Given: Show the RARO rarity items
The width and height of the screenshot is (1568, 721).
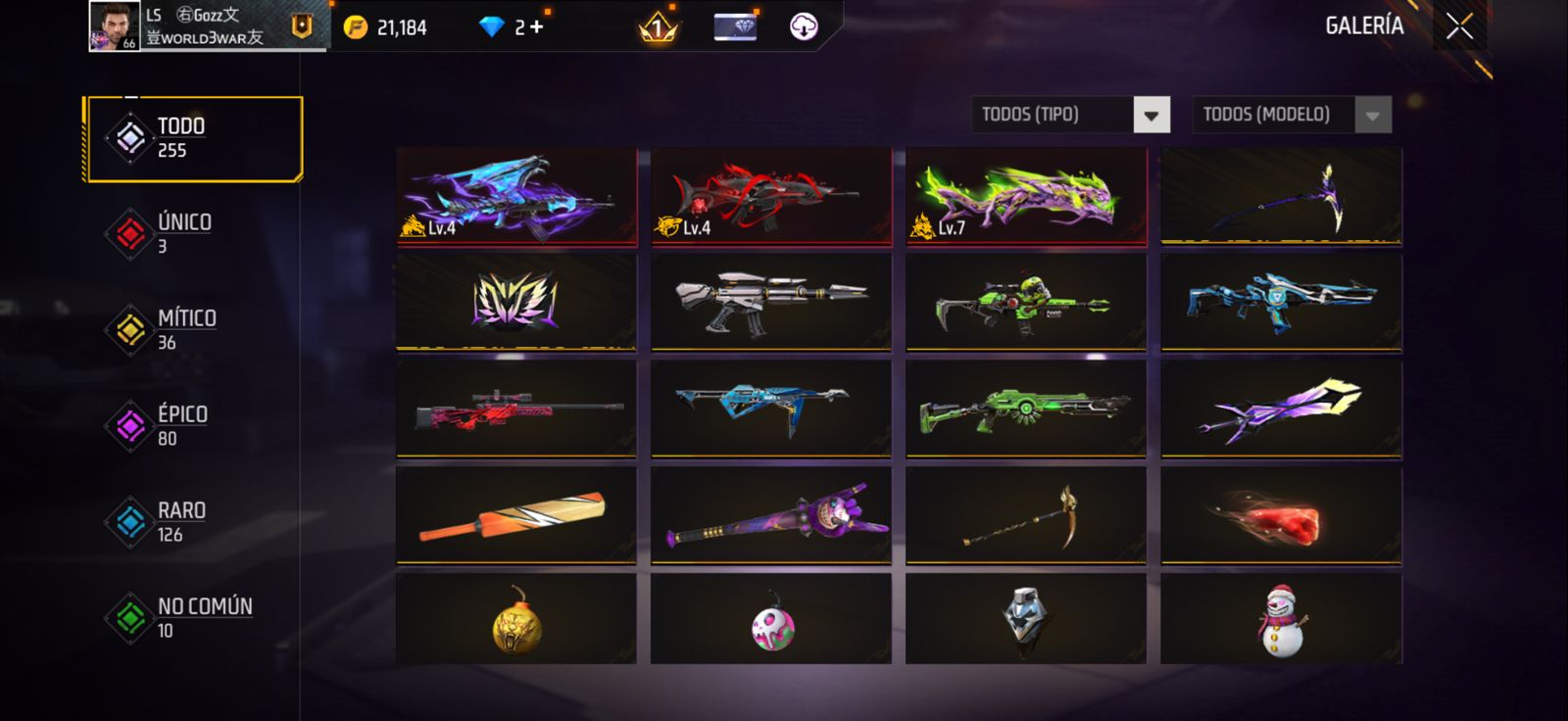Looking at the screenshot, I should pos(181,521).
